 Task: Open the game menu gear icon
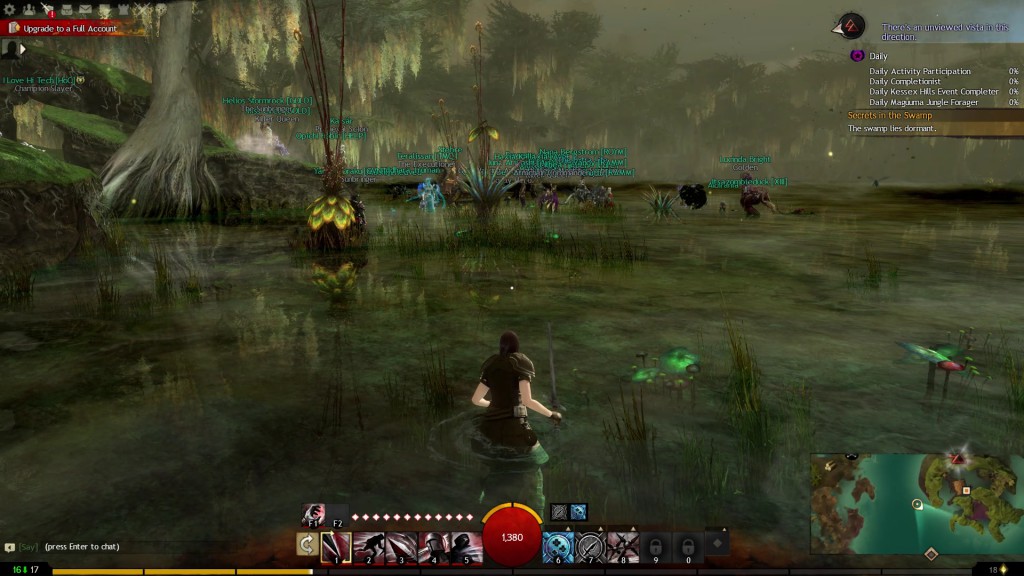click(10, 9)
